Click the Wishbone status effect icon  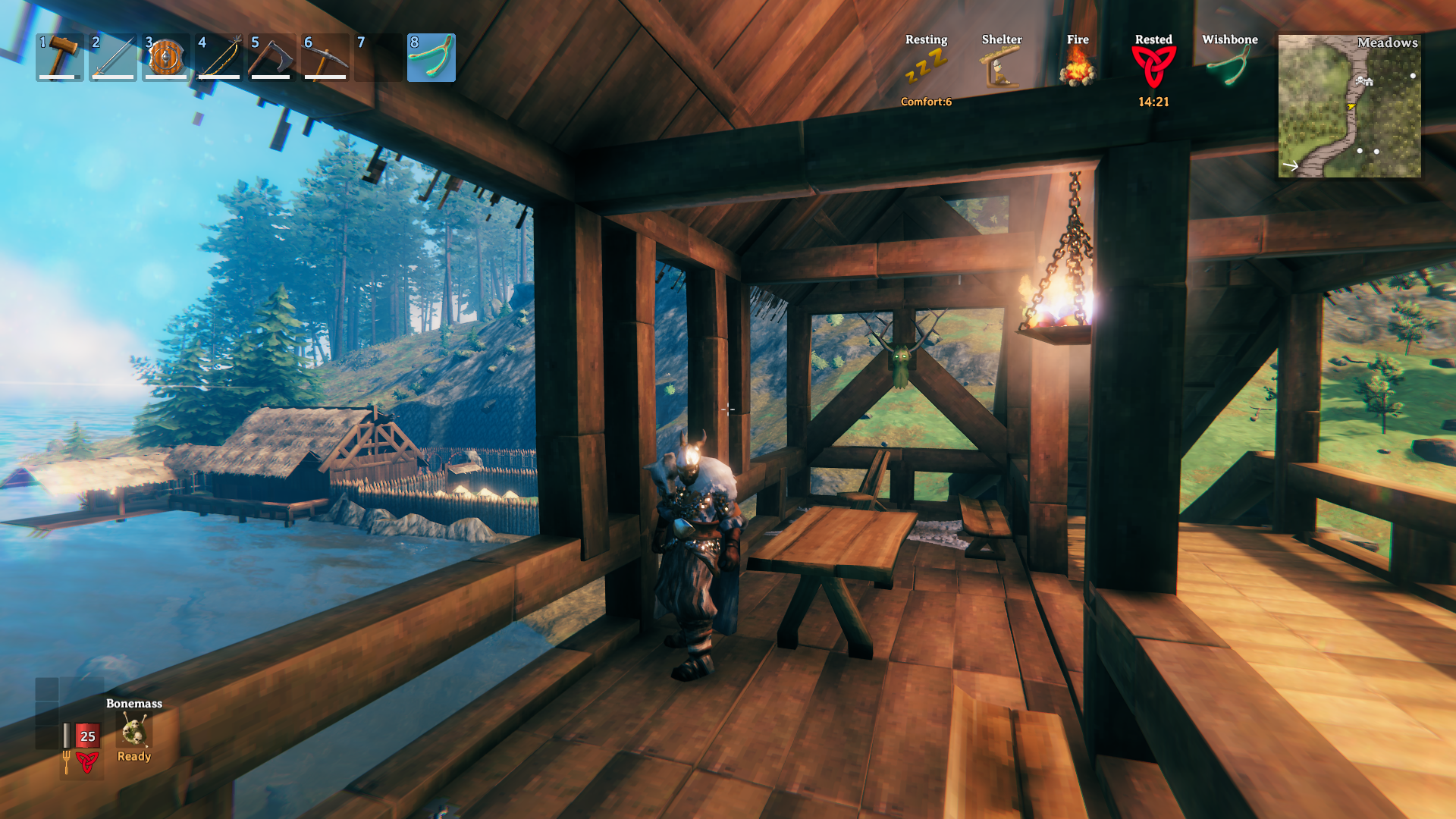(x=1229, y=67)
